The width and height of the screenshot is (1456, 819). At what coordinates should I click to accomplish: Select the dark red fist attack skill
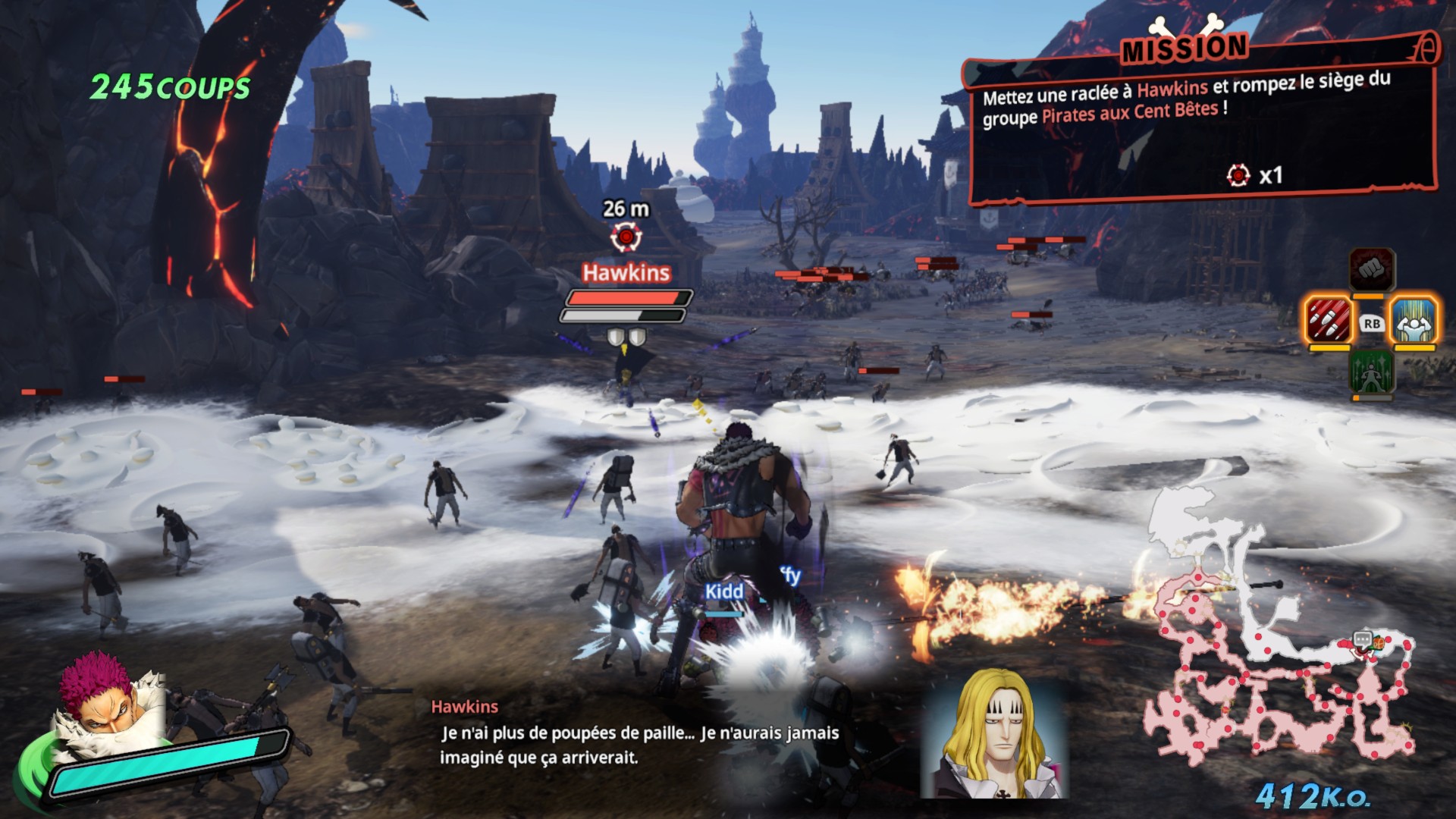click(x=1371, y=269)
